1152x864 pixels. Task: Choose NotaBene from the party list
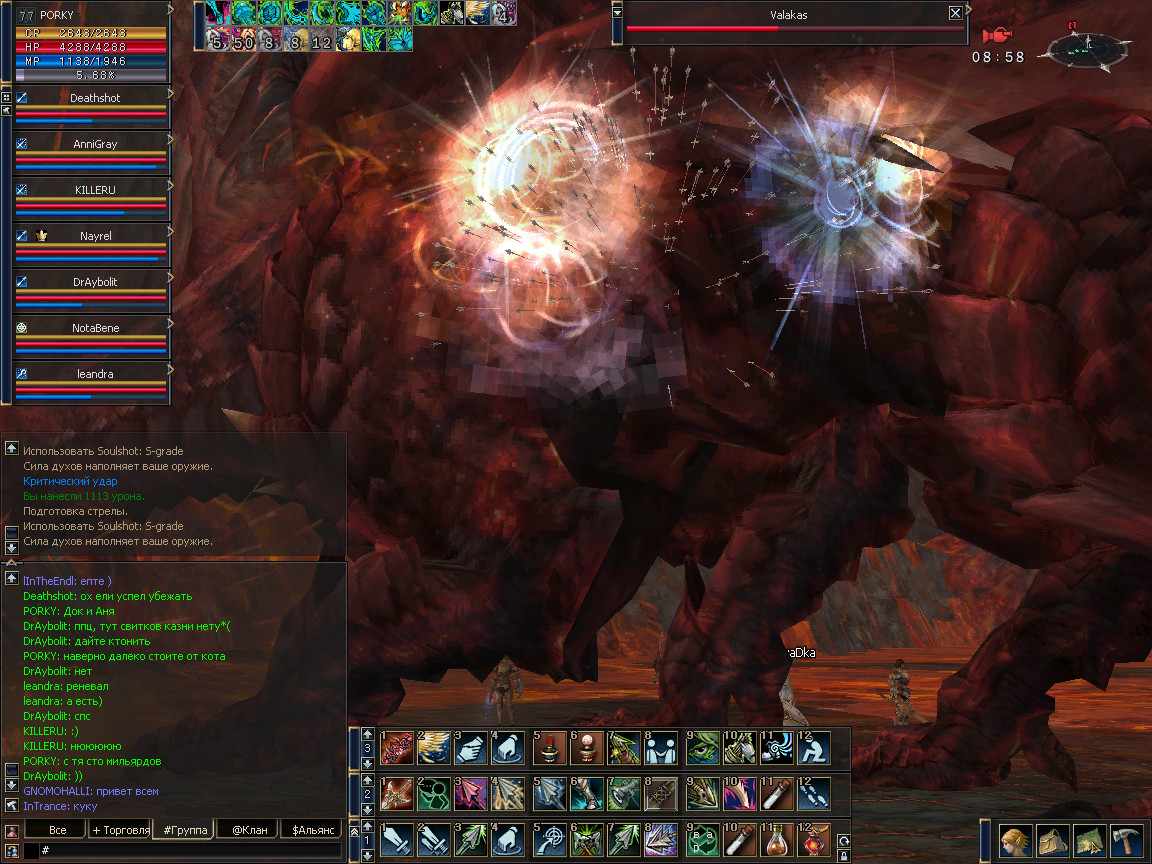point(93,328)
